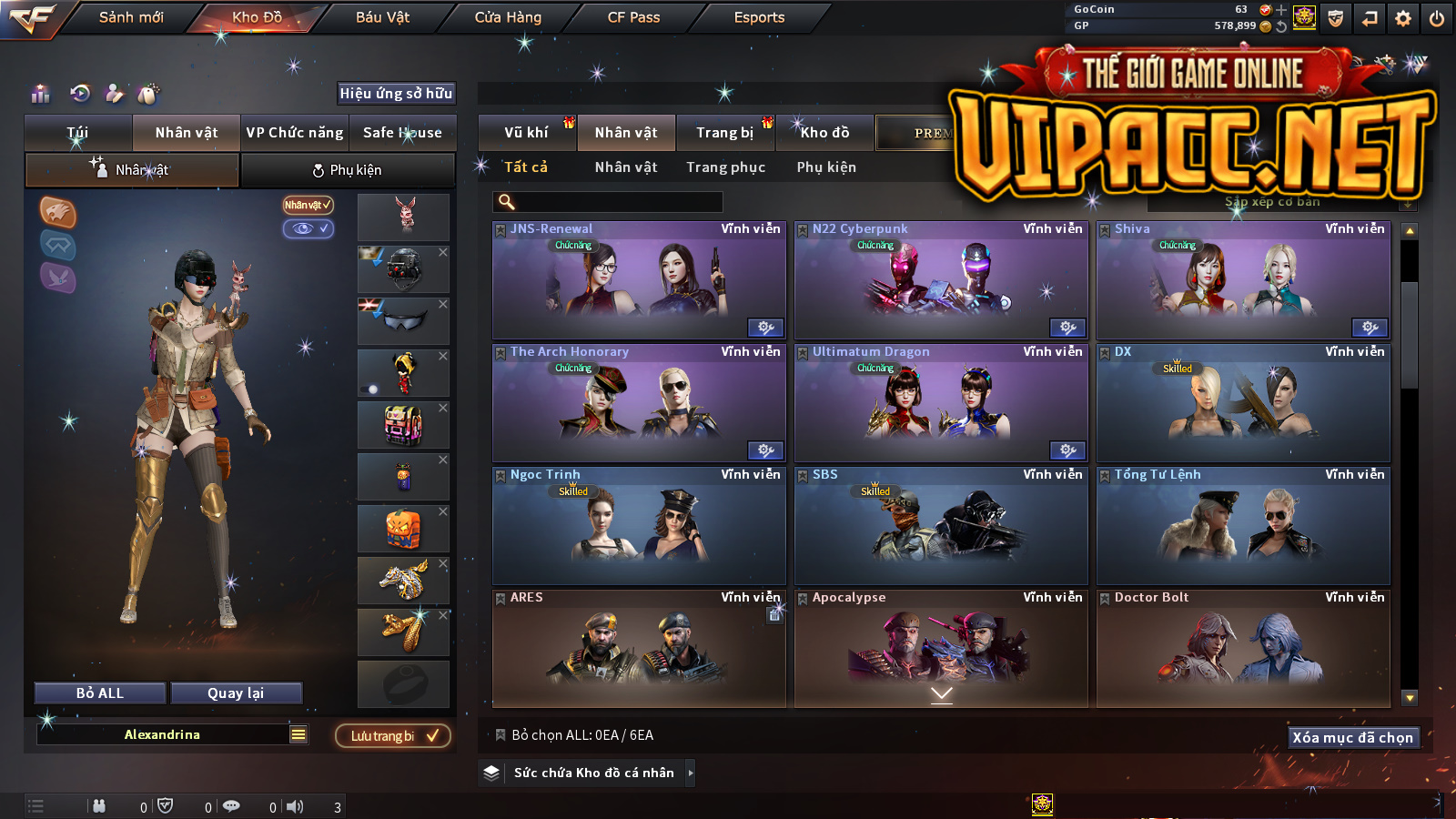Screen dimensions: 1456x819
Task: Pick the Ultimatum Dragon character card
Action: pos(941,405)
